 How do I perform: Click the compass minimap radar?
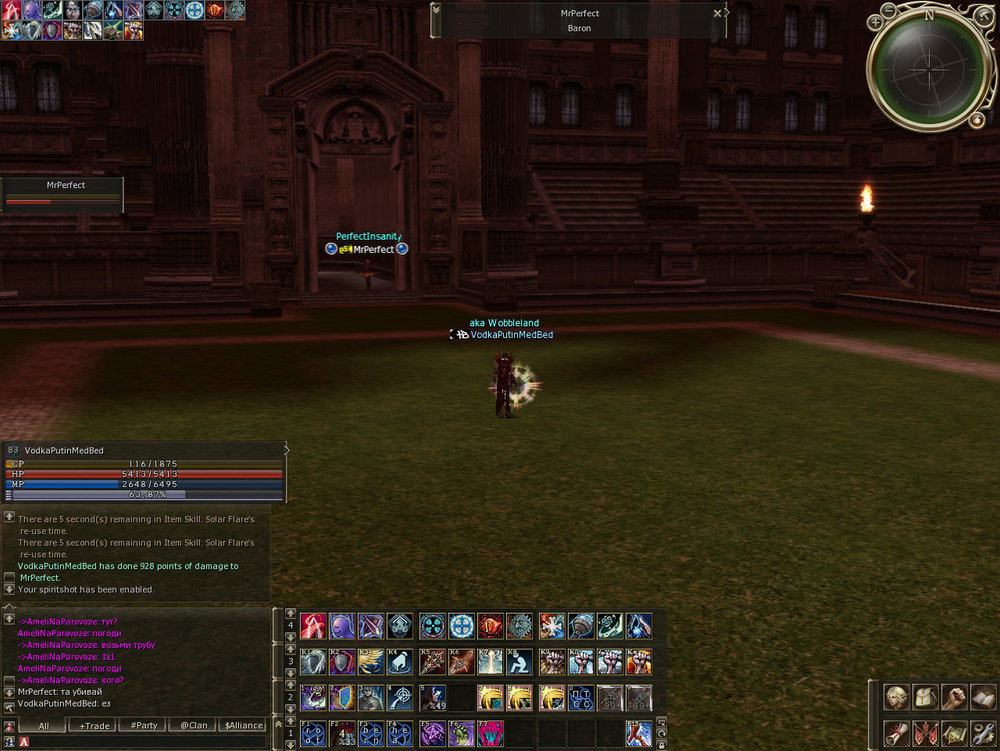928,67
